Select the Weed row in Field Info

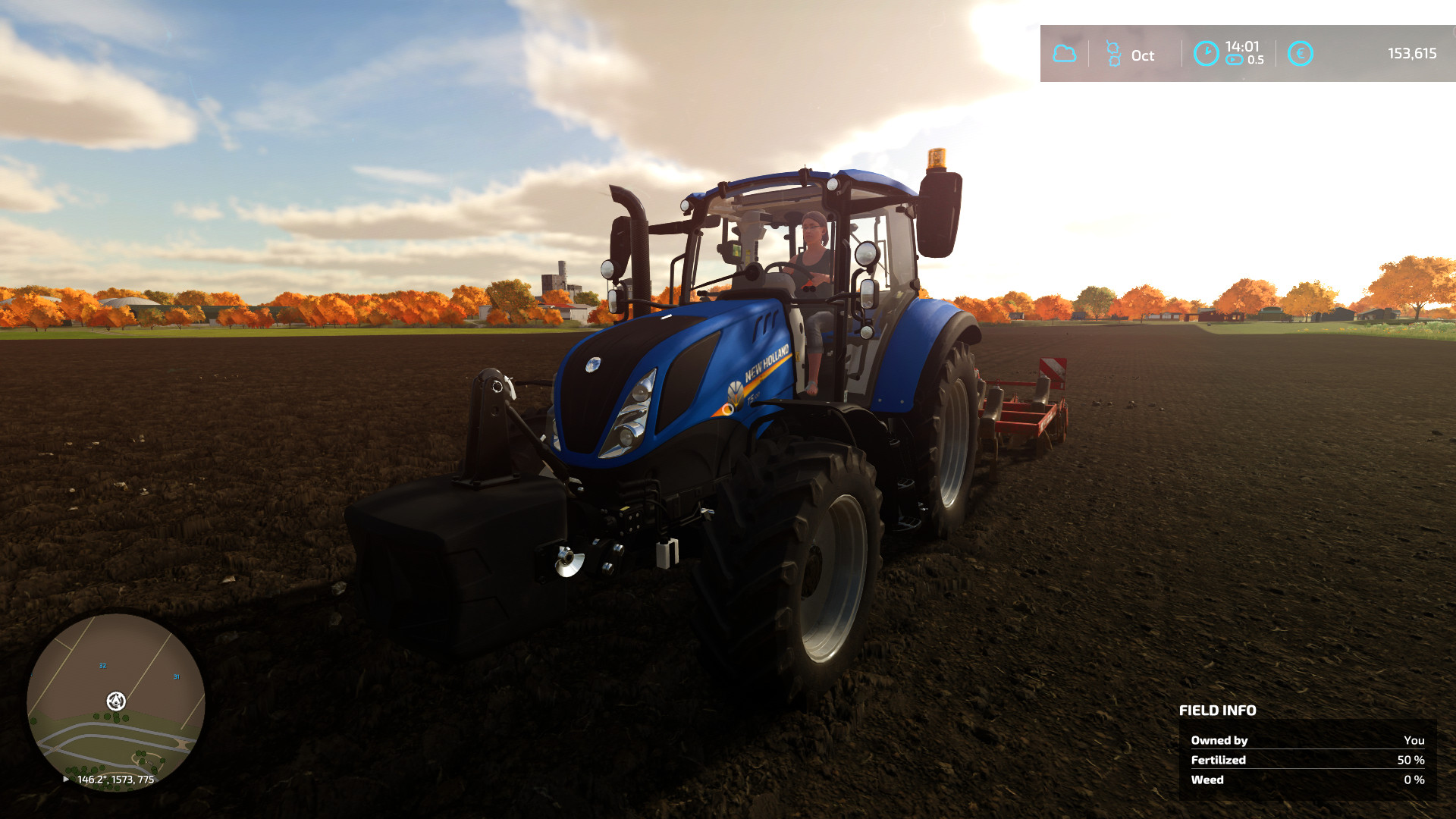[x=1207, y=780]
